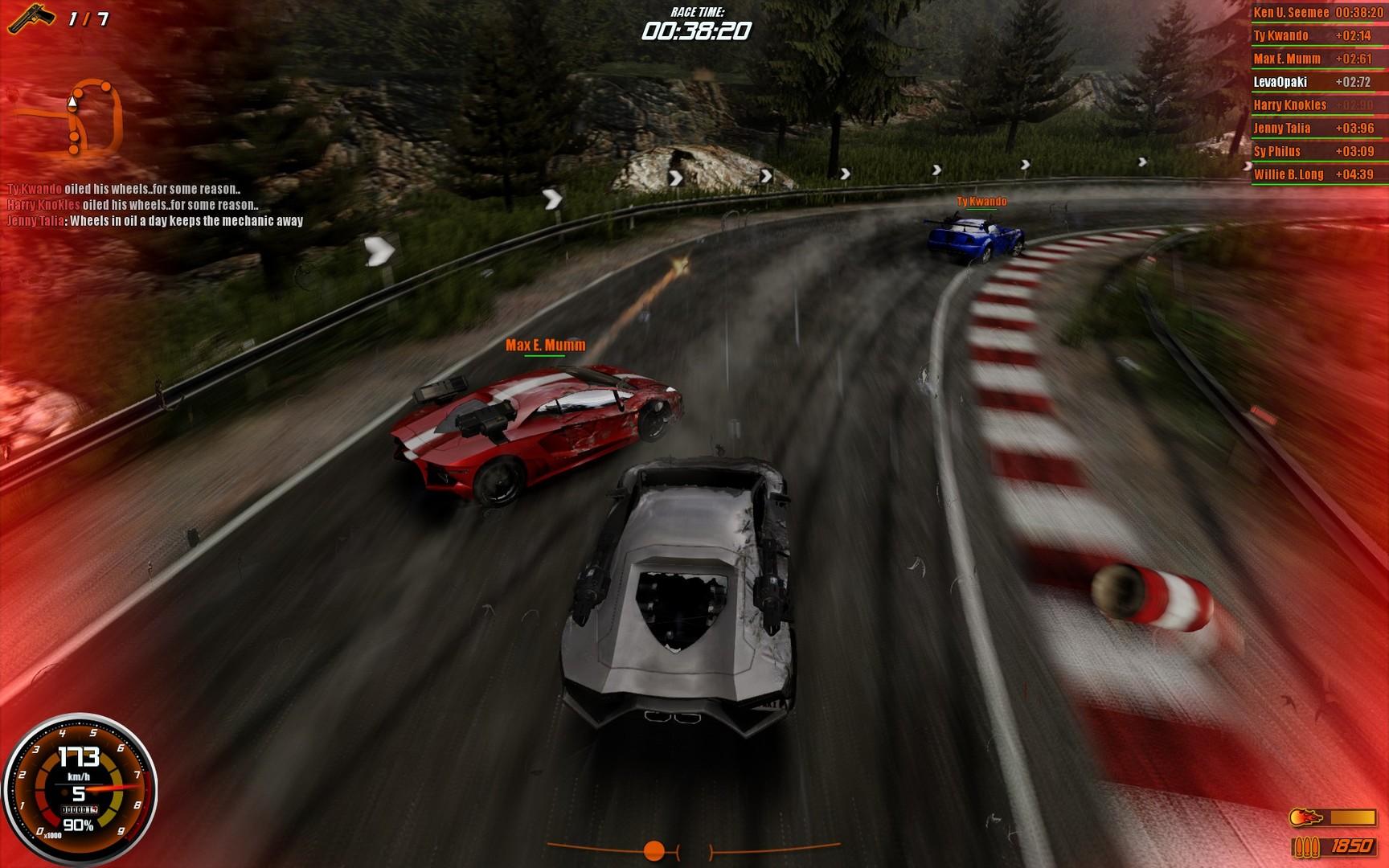Click Max E. Mumm's name tag above the red car

coord(544,346)
